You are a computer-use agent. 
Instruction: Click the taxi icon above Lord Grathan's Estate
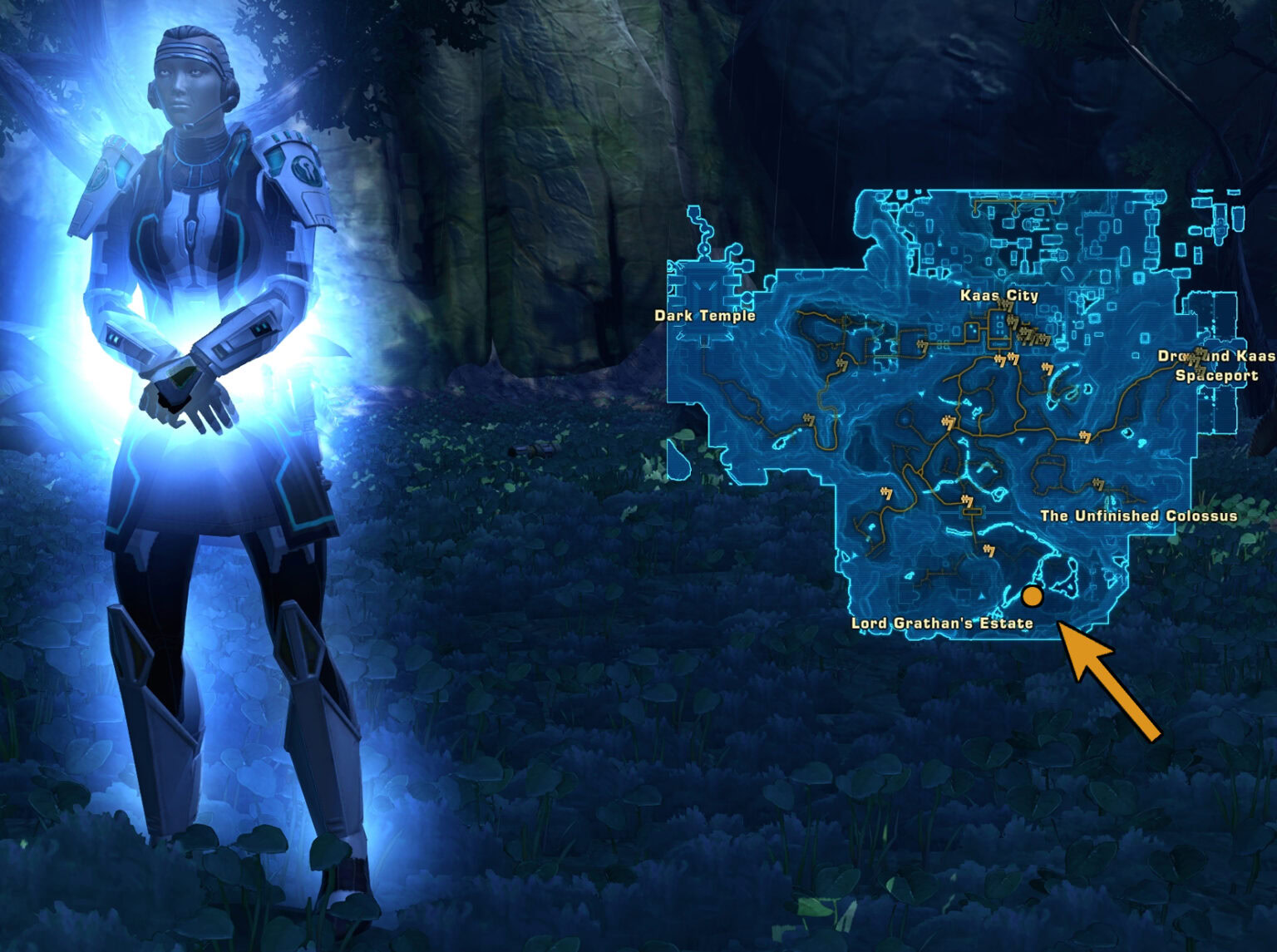point(989,550)
